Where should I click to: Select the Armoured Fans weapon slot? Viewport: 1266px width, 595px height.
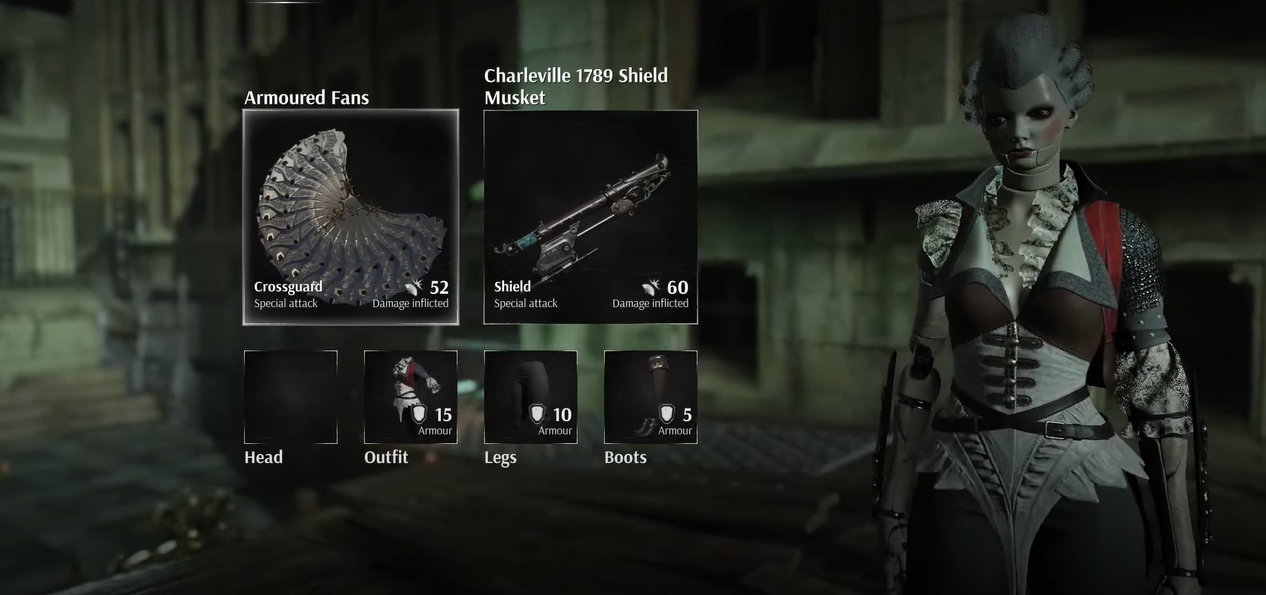tap(351, 217)
